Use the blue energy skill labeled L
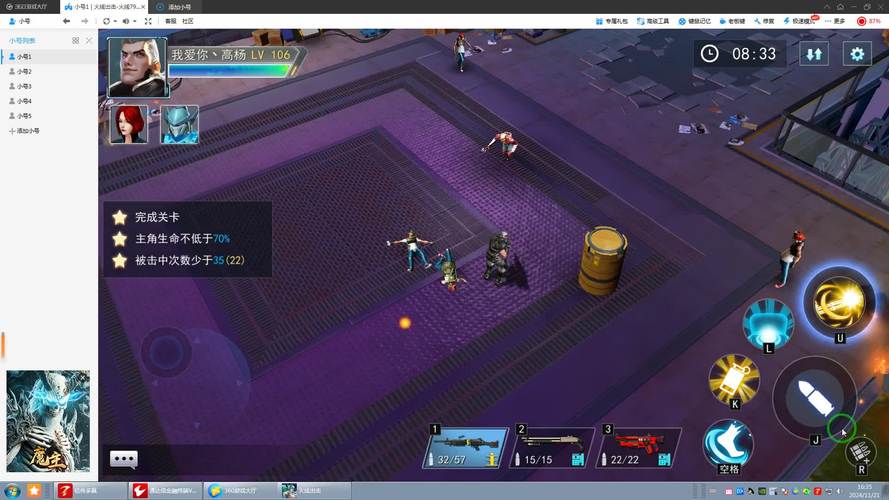This screenshot has width=889, height=500. point(768,323)
